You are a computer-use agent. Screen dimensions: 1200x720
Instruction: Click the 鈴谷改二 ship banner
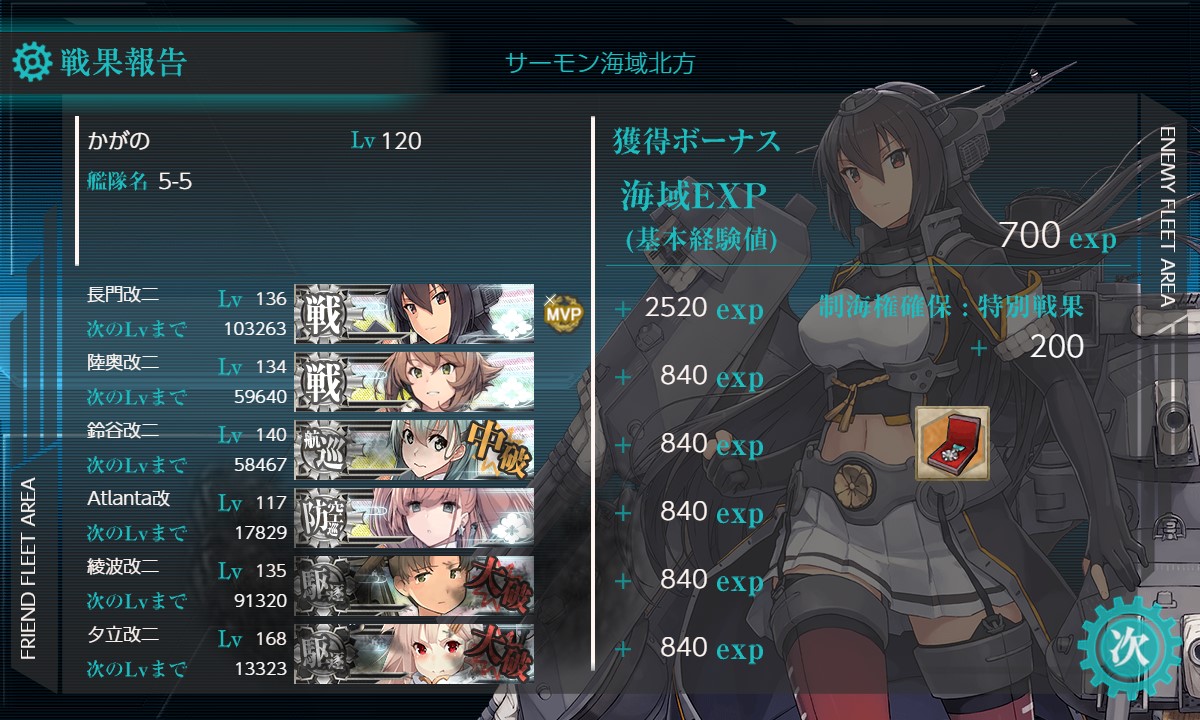(x=414, y=449)
